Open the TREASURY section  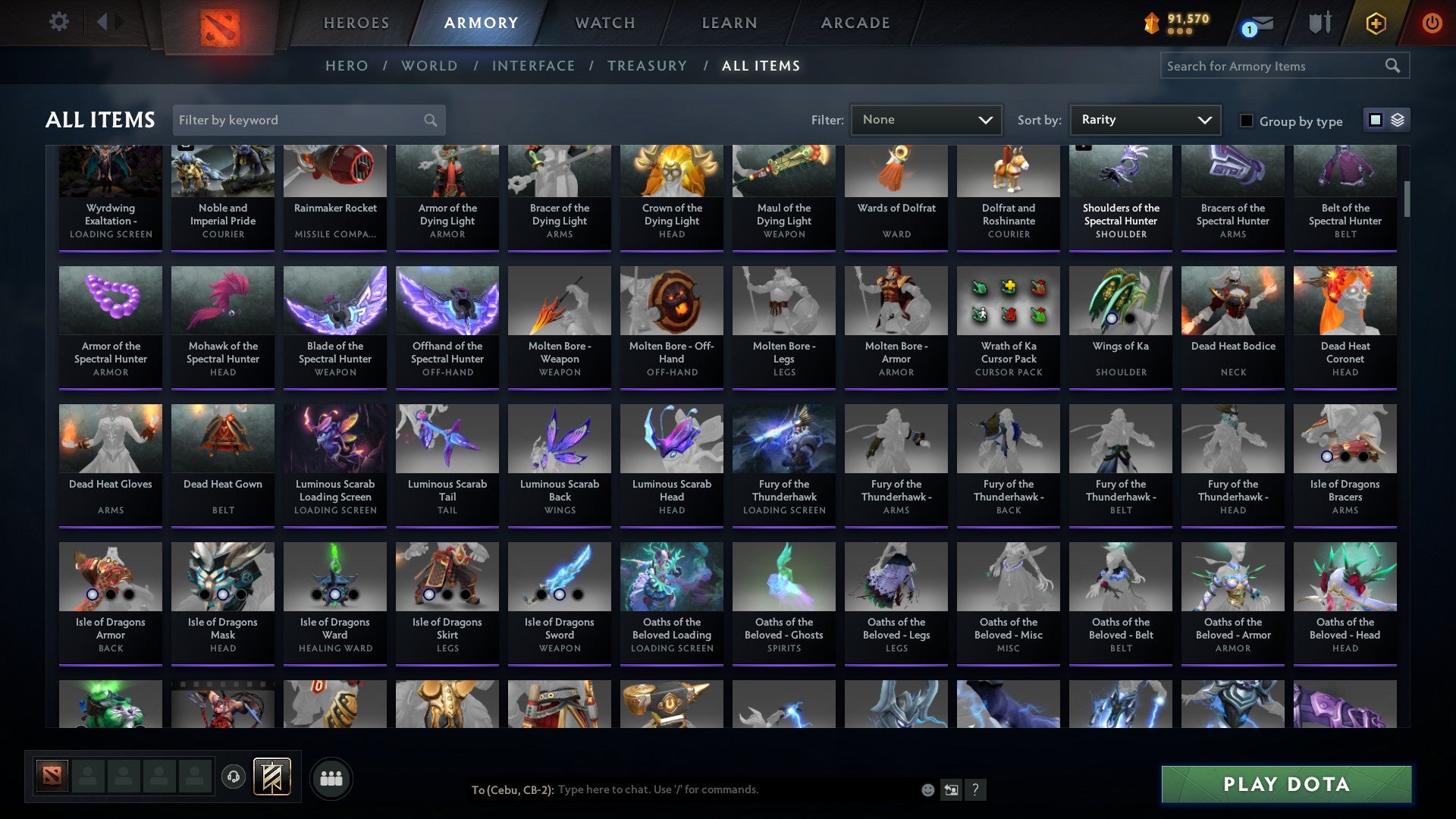click(648, 66)
